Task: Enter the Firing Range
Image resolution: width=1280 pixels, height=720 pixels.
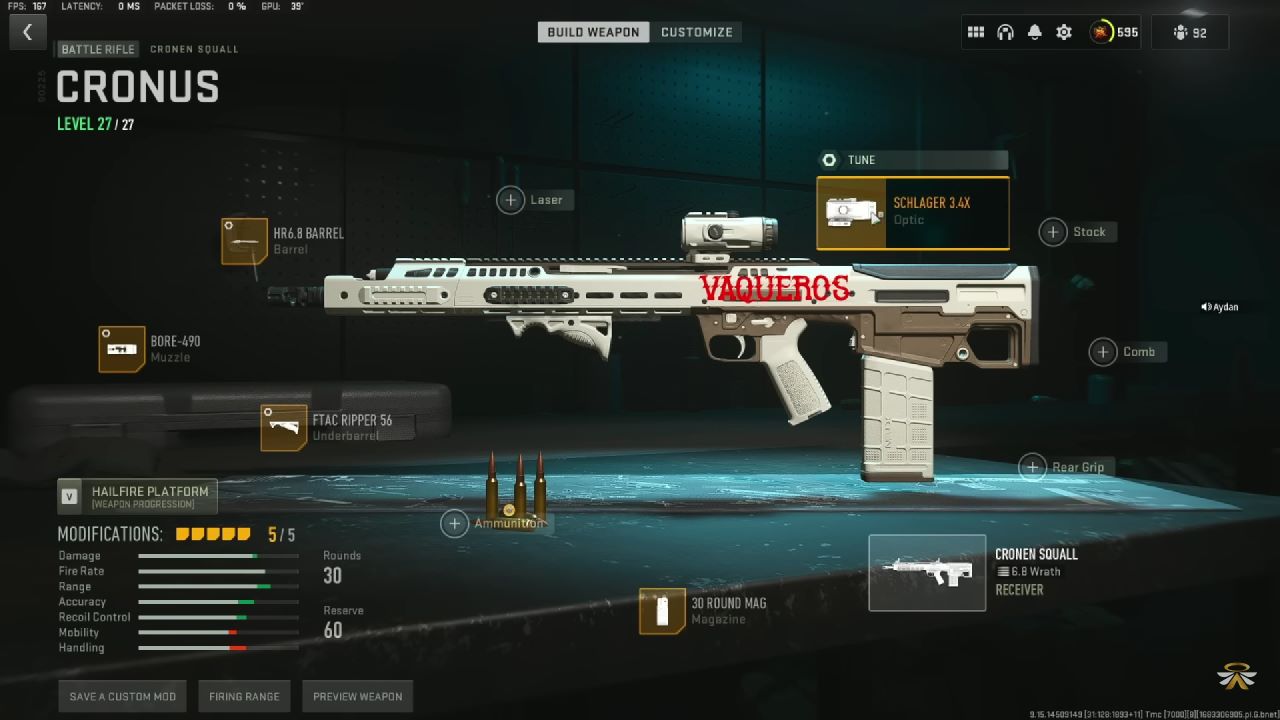Action: pos(244,697)
